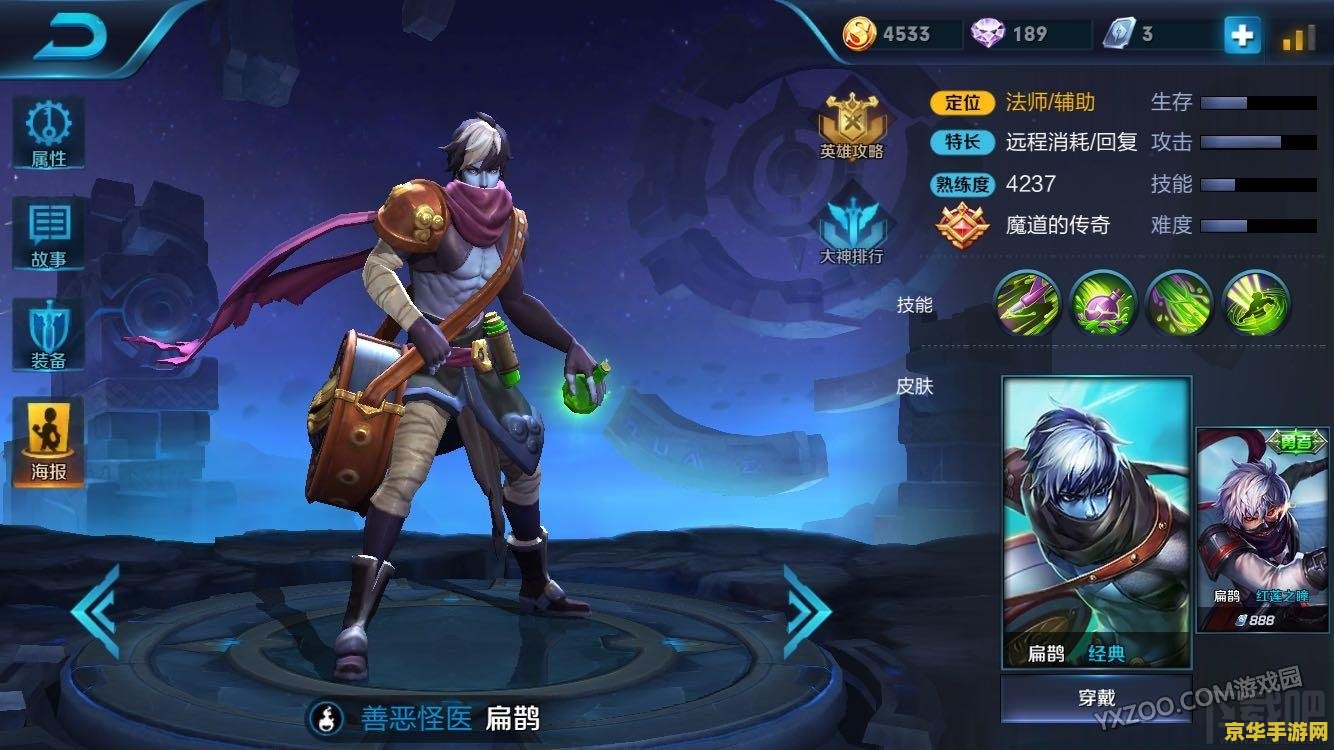1334x750 pixels.
Task: Open the ultimate skill icon
Action: point(1251,302)
